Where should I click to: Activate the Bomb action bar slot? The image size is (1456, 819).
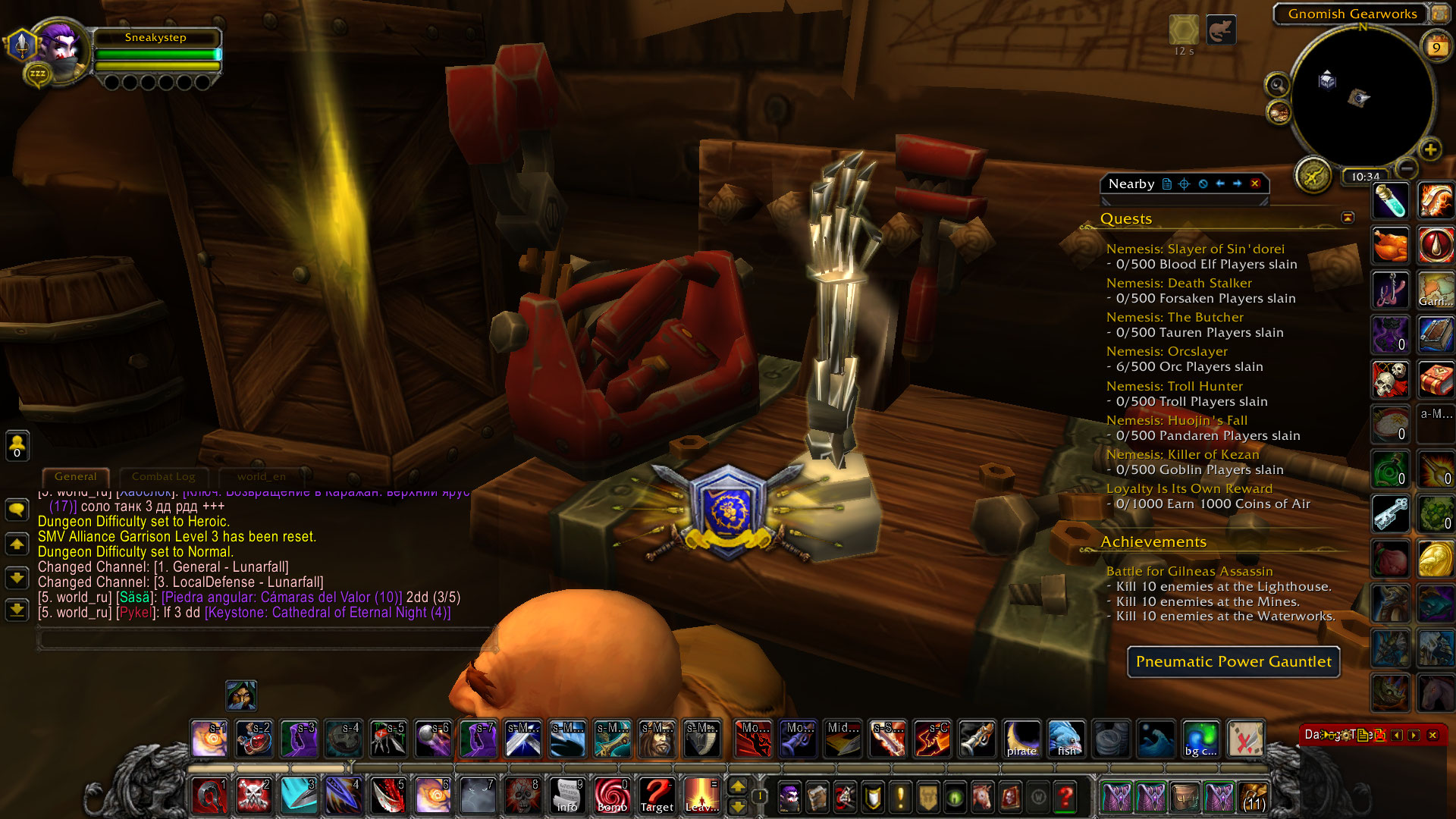[x=612, y=796]
